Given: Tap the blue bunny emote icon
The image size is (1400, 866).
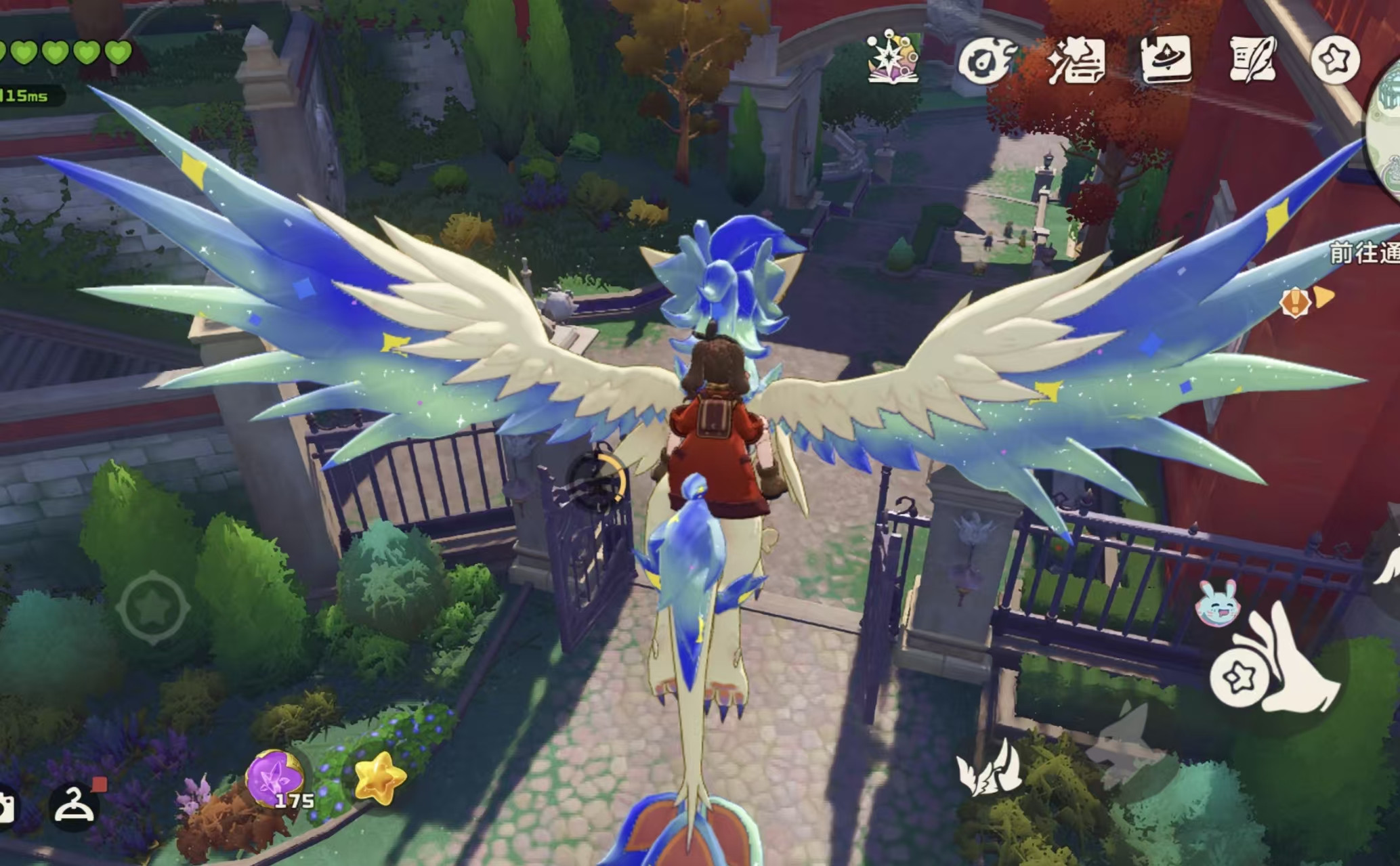Looking at the screenshot, I should click(x=1218, y=603).
